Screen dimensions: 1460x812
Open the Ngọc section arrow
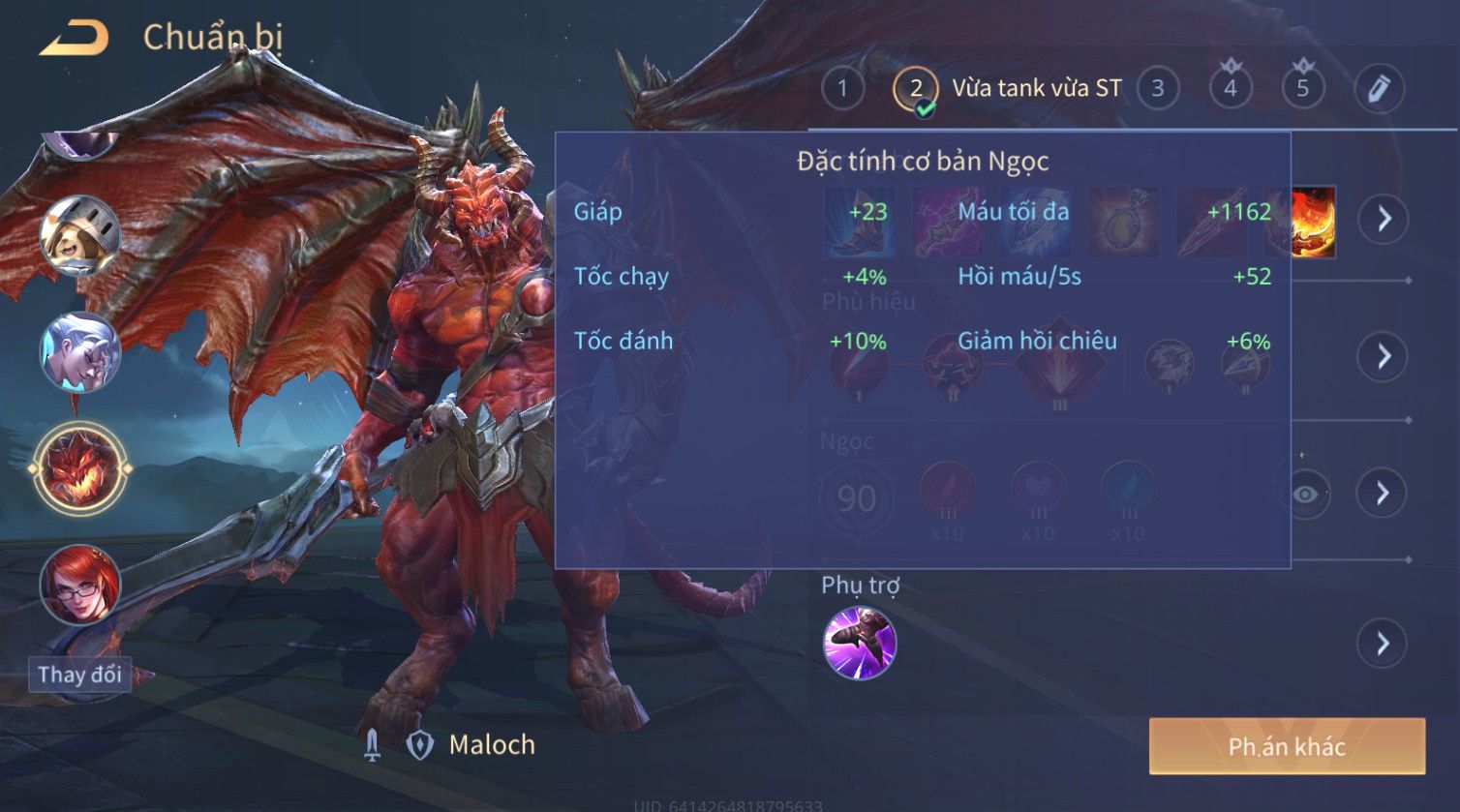1383,494
